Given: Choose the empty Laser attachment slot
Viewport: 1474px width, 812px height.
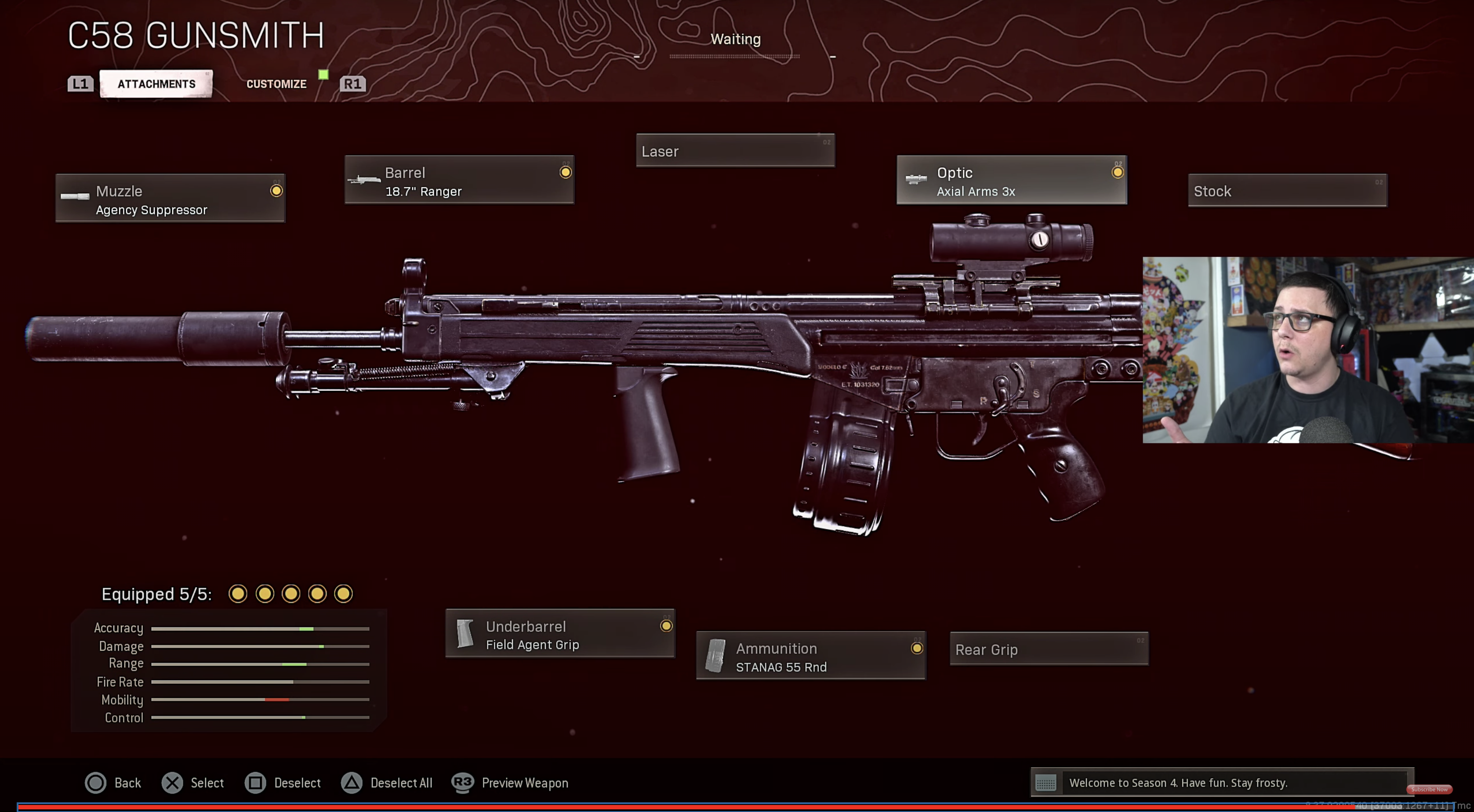Looking at the screenshot, I should tap(735, 151).
